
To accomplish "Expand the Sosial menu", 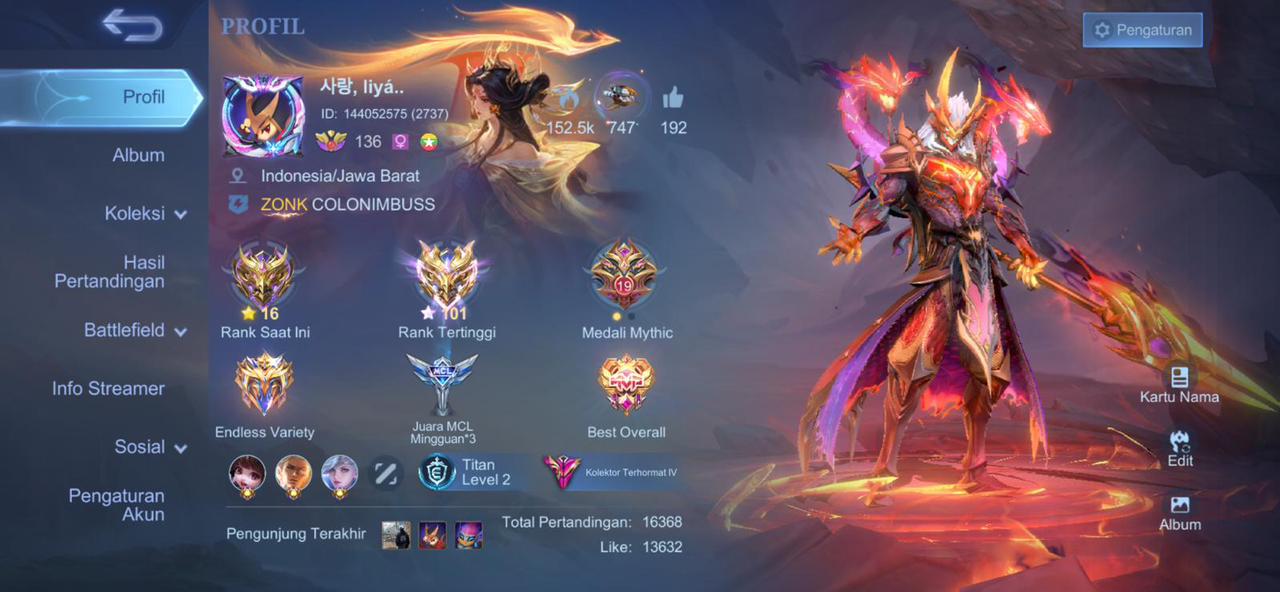I will click(150, 447).
